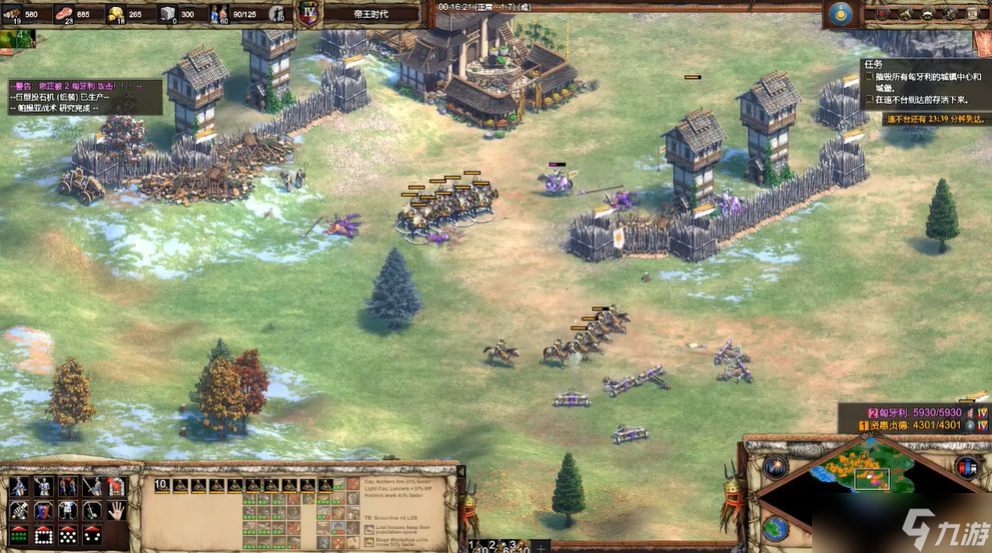Screen dimensions: 992x553
Task: Select the line formation button
Action: (x=19, y=533)
